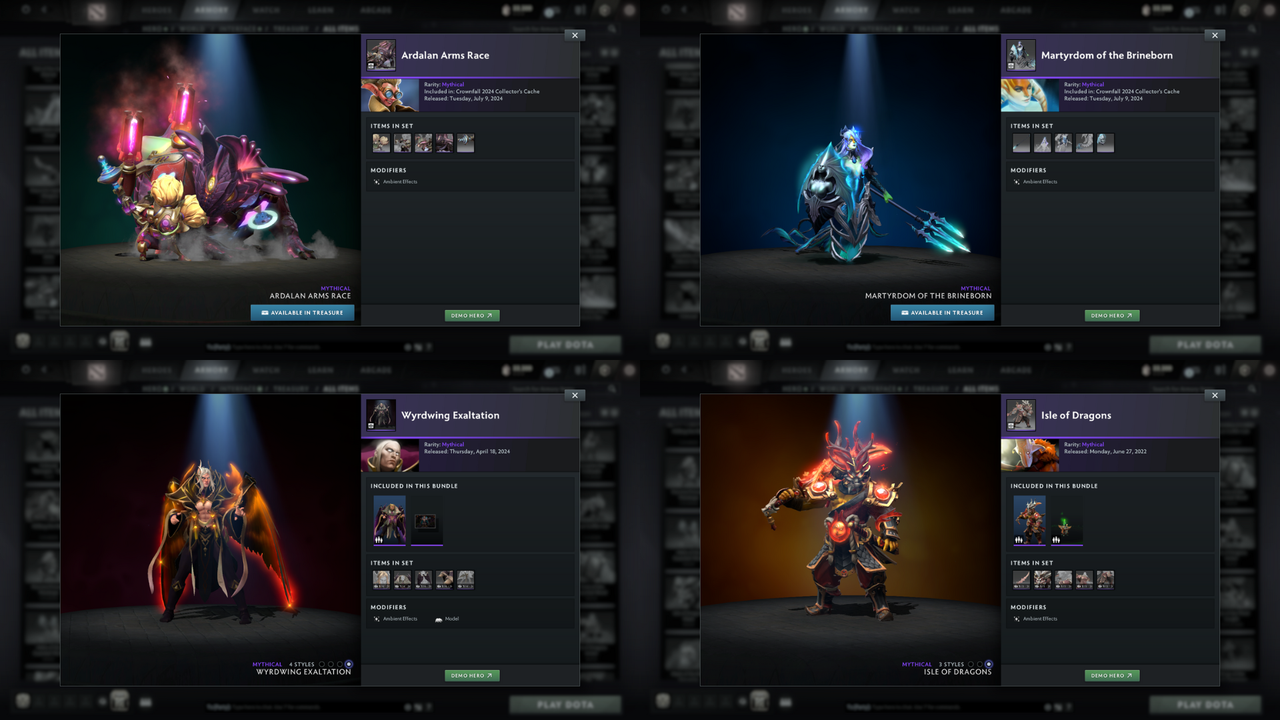Select the sword item icon in Isle of Dragons set

click(1021, 579)
